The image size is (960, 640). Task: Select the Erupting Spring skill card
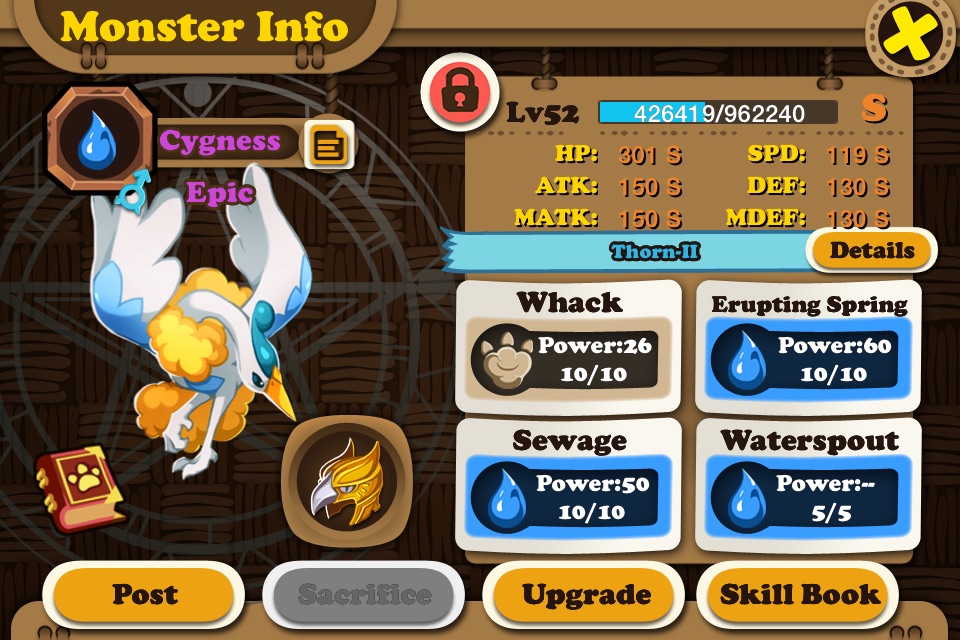[808, 346]
